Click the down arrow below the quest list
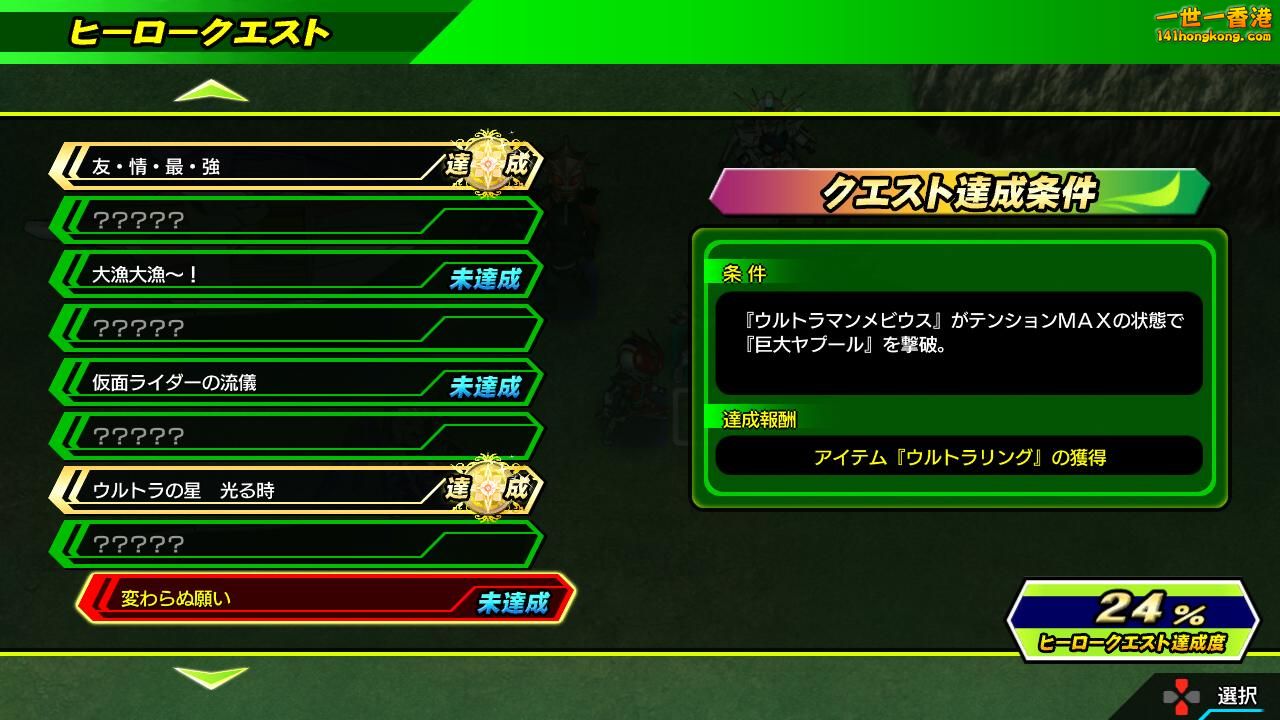The width and height of the screenshot is (1280, 720). point(211,677)
